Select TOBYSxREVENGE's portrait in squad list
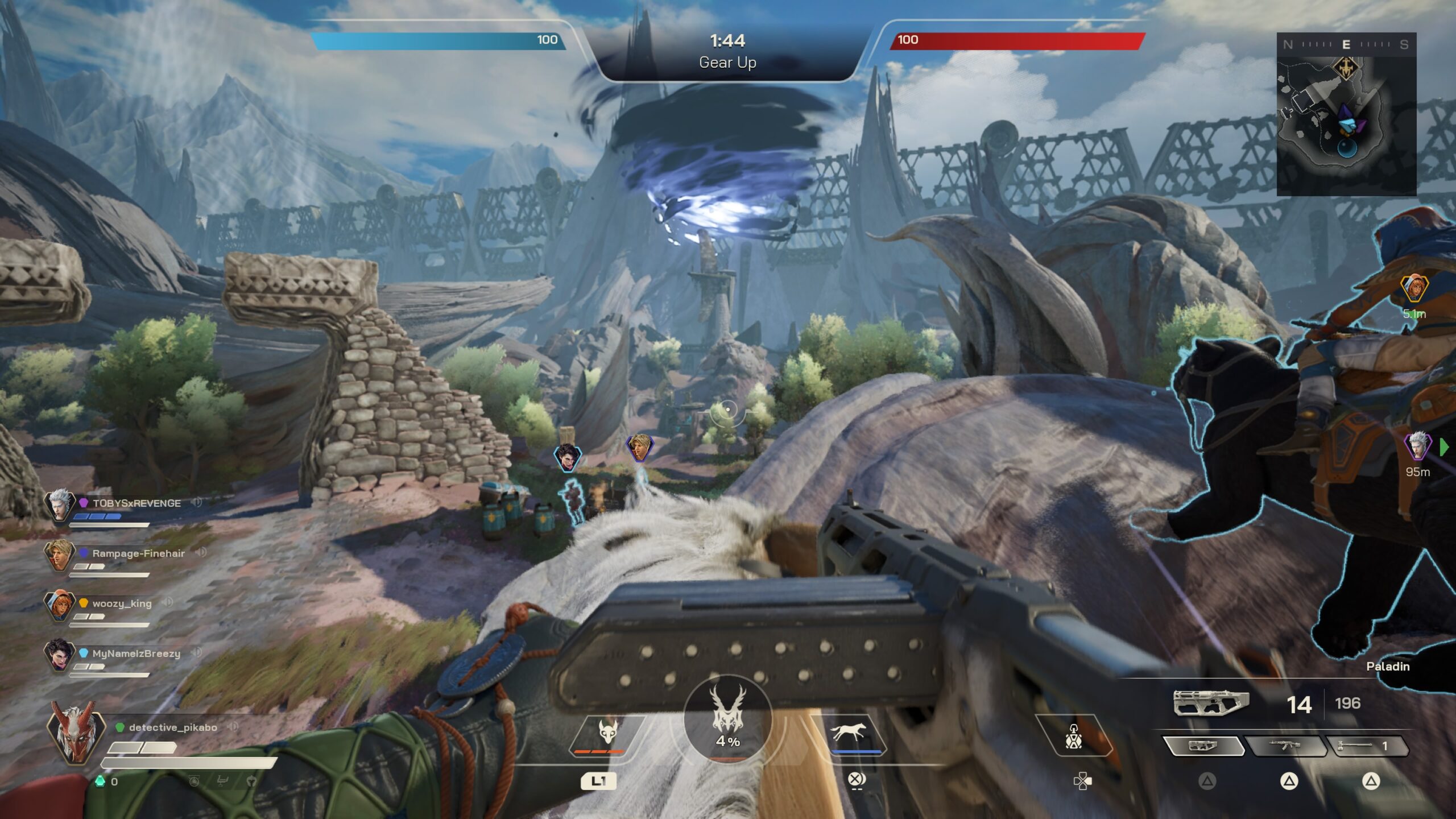The width and height of the screenshot is (1456, 819). [59, 504]
